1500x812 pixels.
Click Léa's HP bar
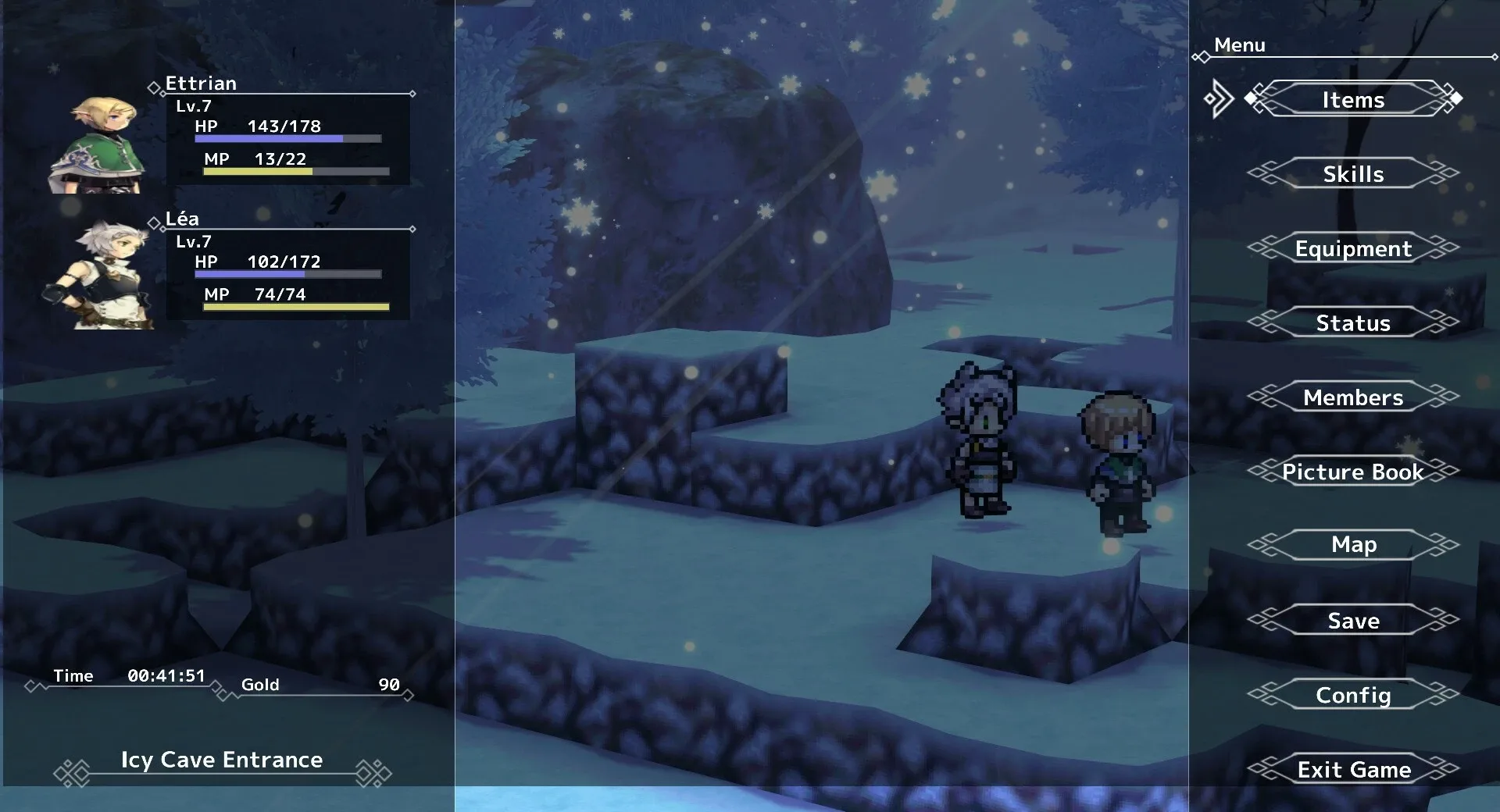pos(289,275)
